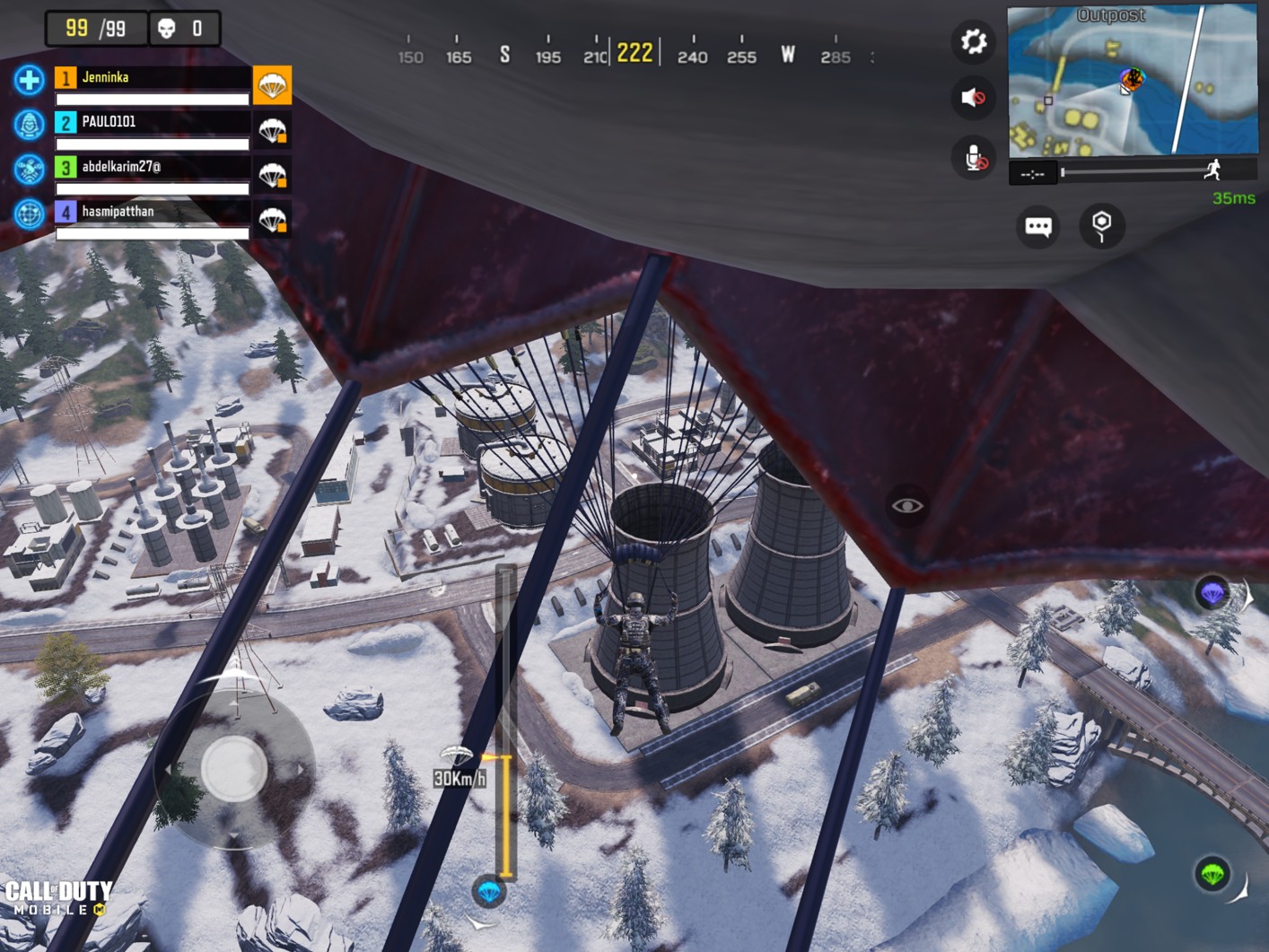Tap the eye free-look icon

click(906, 506)
